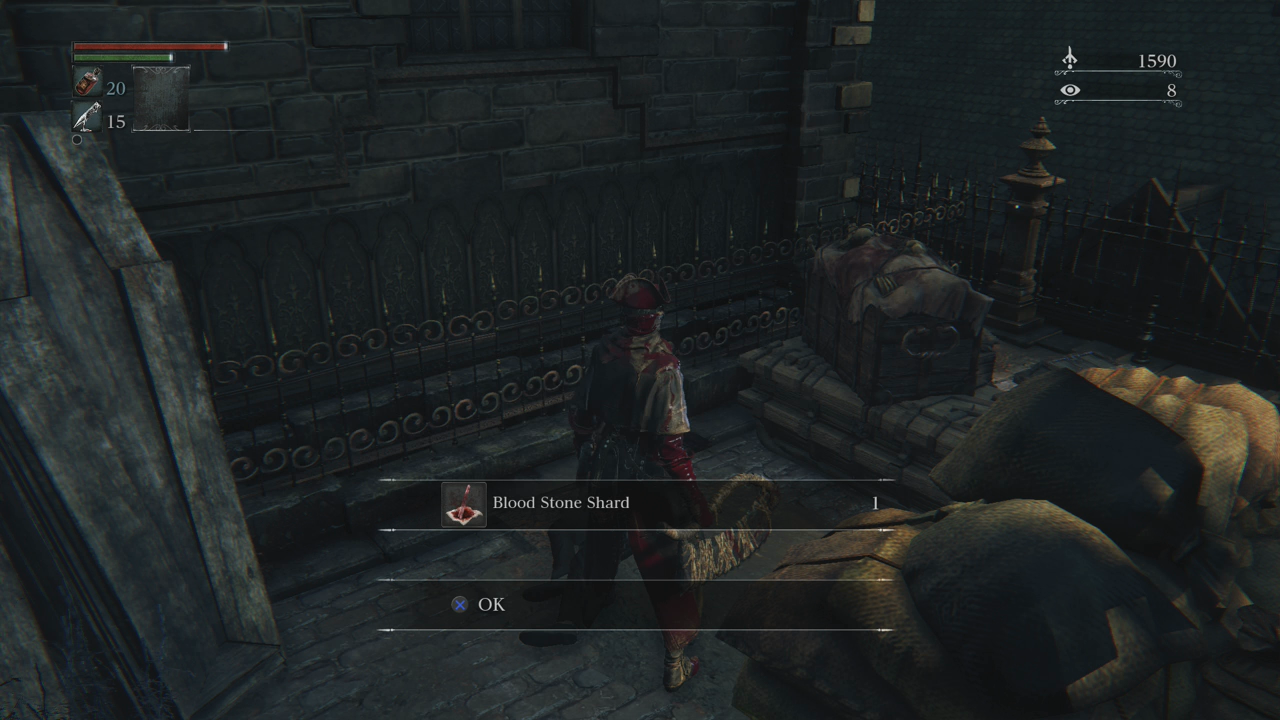This screenshot has height=720, width=1280.
Task: Click the item quantity 1 in the dialog
Action: pos(874,503)
